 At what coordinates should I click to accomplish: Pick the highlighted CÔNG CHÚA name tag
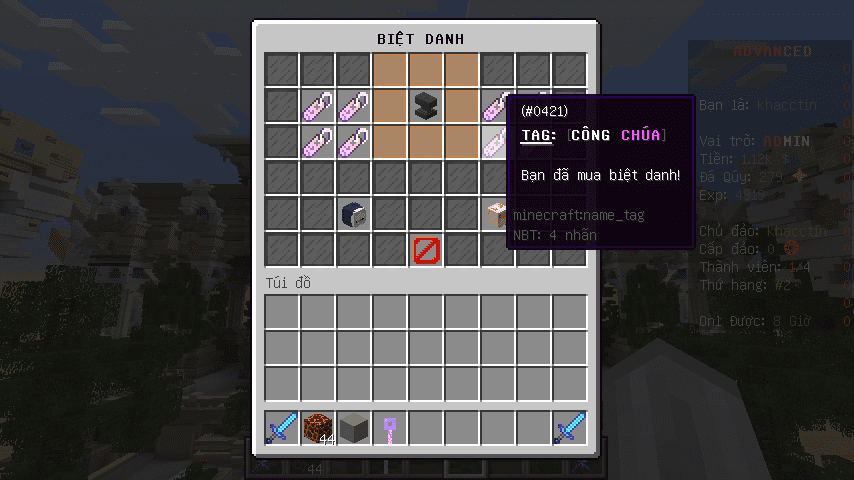[497, 141]
